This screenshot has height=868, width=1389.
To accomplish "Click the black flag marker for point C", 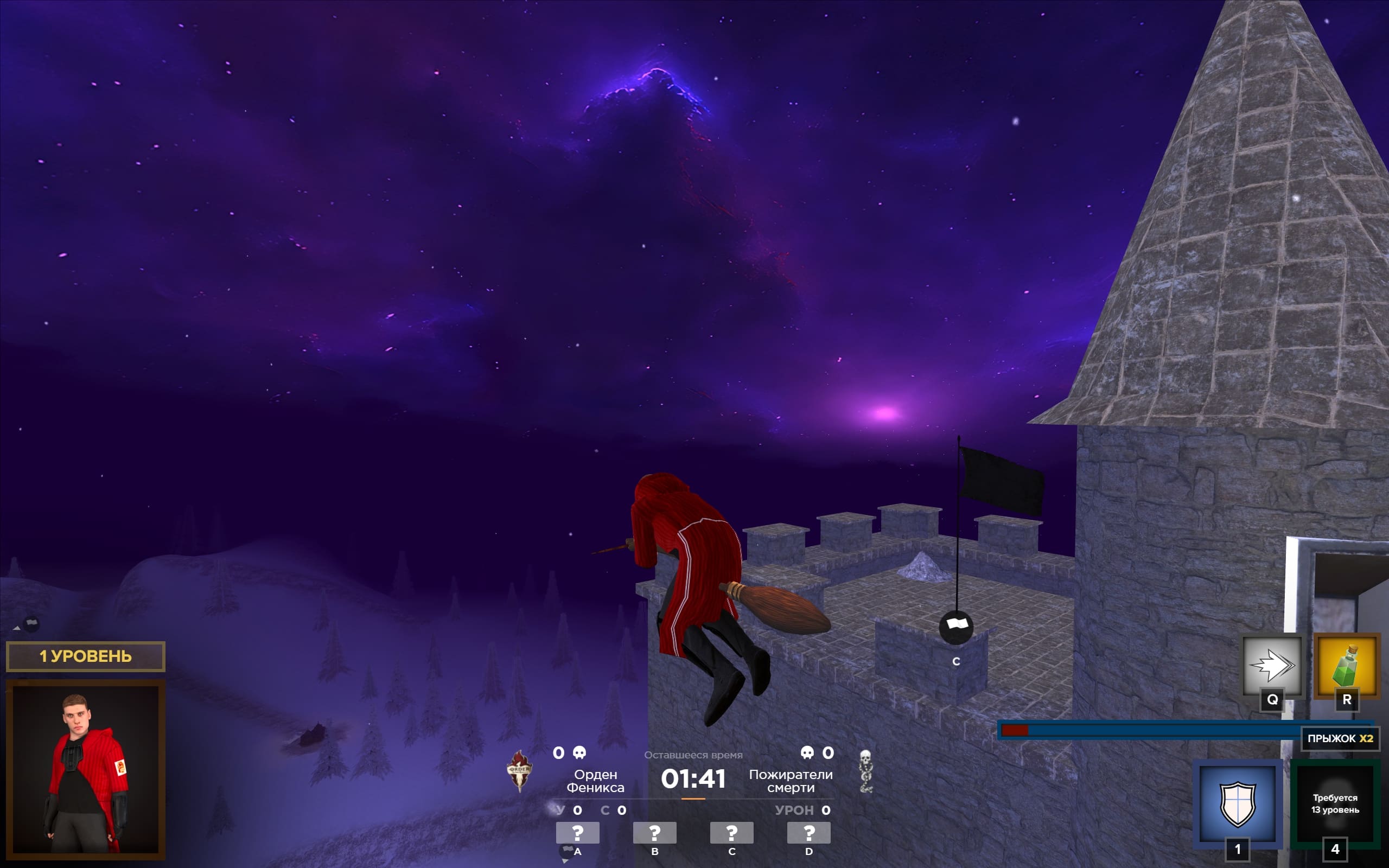I will click(x=955, y=626).
